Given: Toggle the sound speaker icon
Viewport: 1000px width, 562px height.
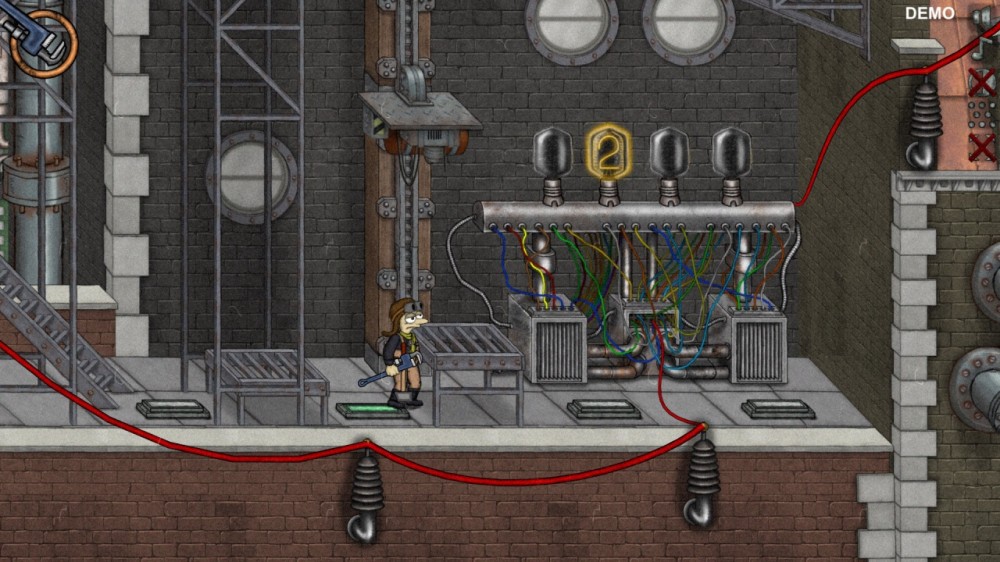Looking at the screenshot, I should tap(981, 15).
